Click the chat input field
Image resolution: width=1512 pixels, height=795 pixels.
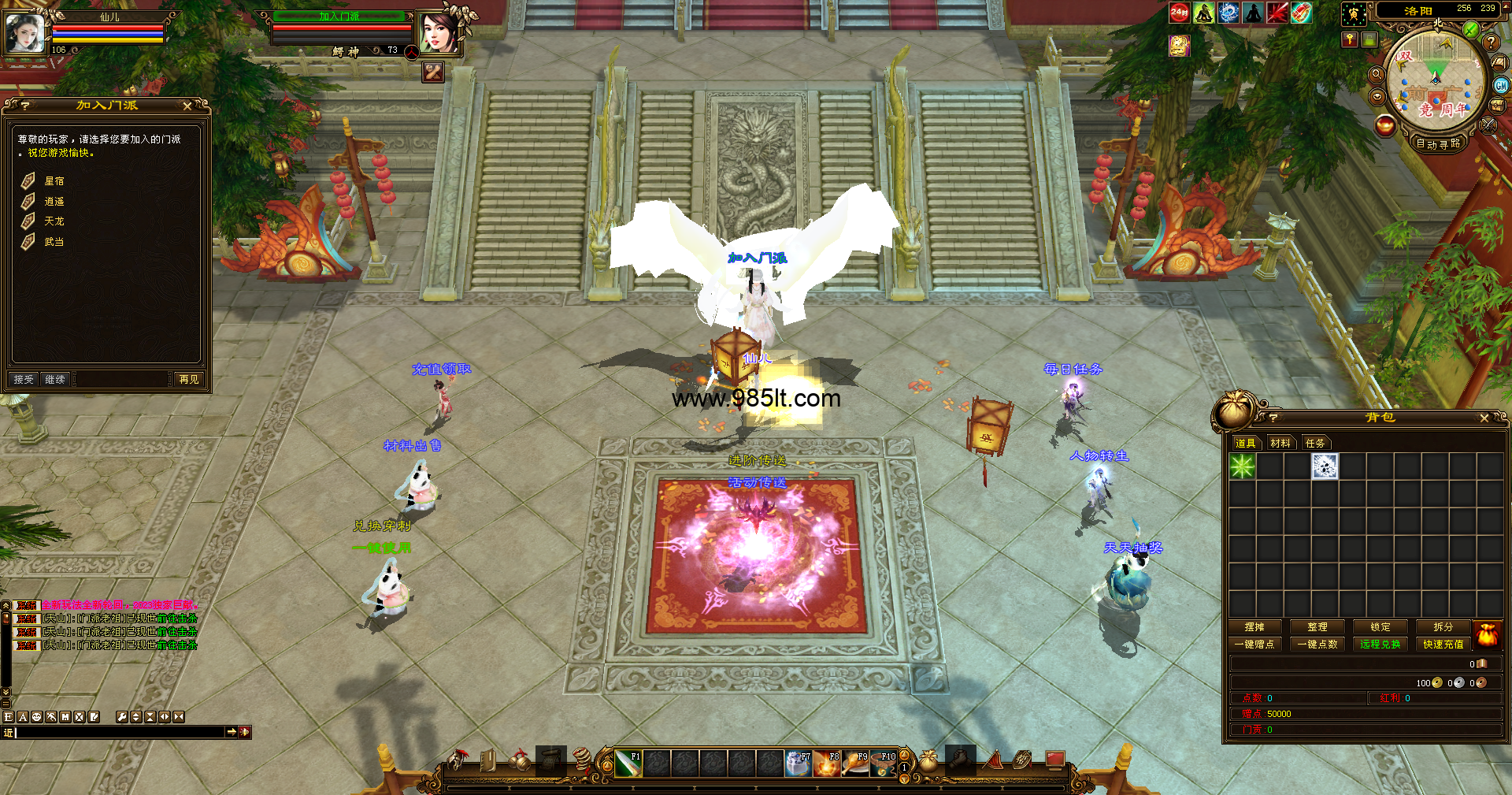(x=118, y=732)
